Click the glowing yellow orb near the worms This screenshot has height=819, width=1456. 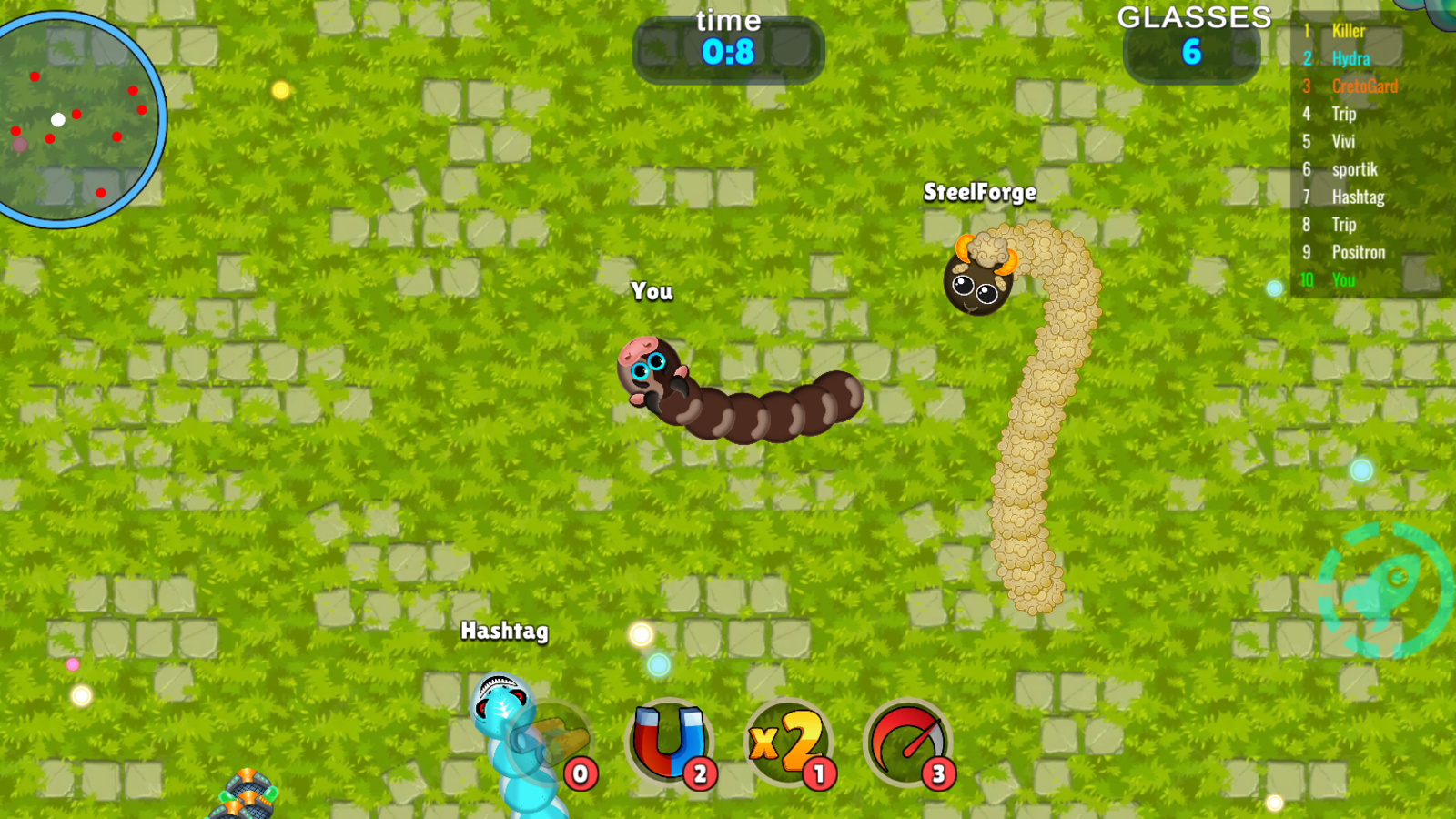tap(642, 632)
